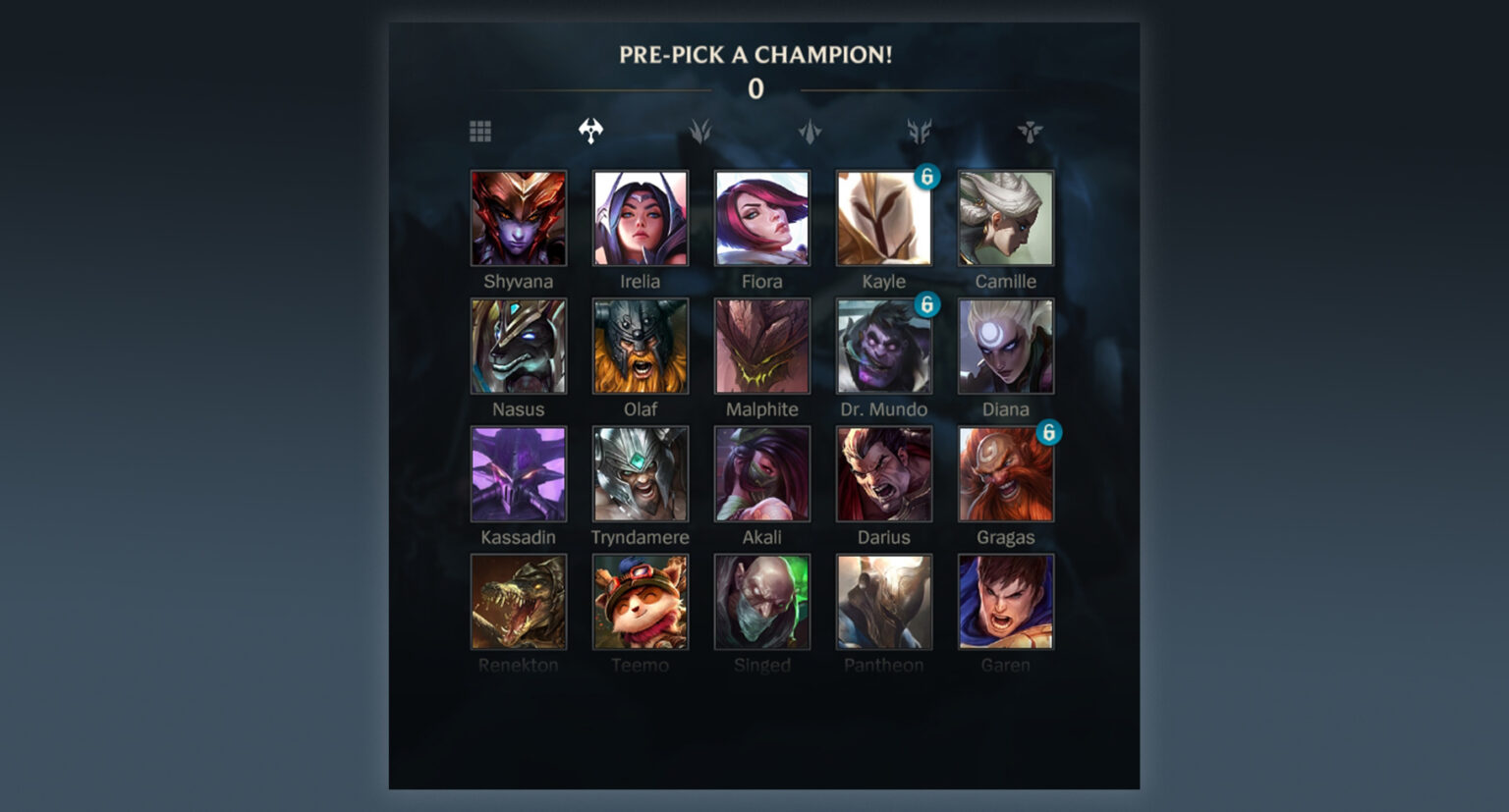
Task: Pre-pick Darius as your champion
Action: pos(883,474)
